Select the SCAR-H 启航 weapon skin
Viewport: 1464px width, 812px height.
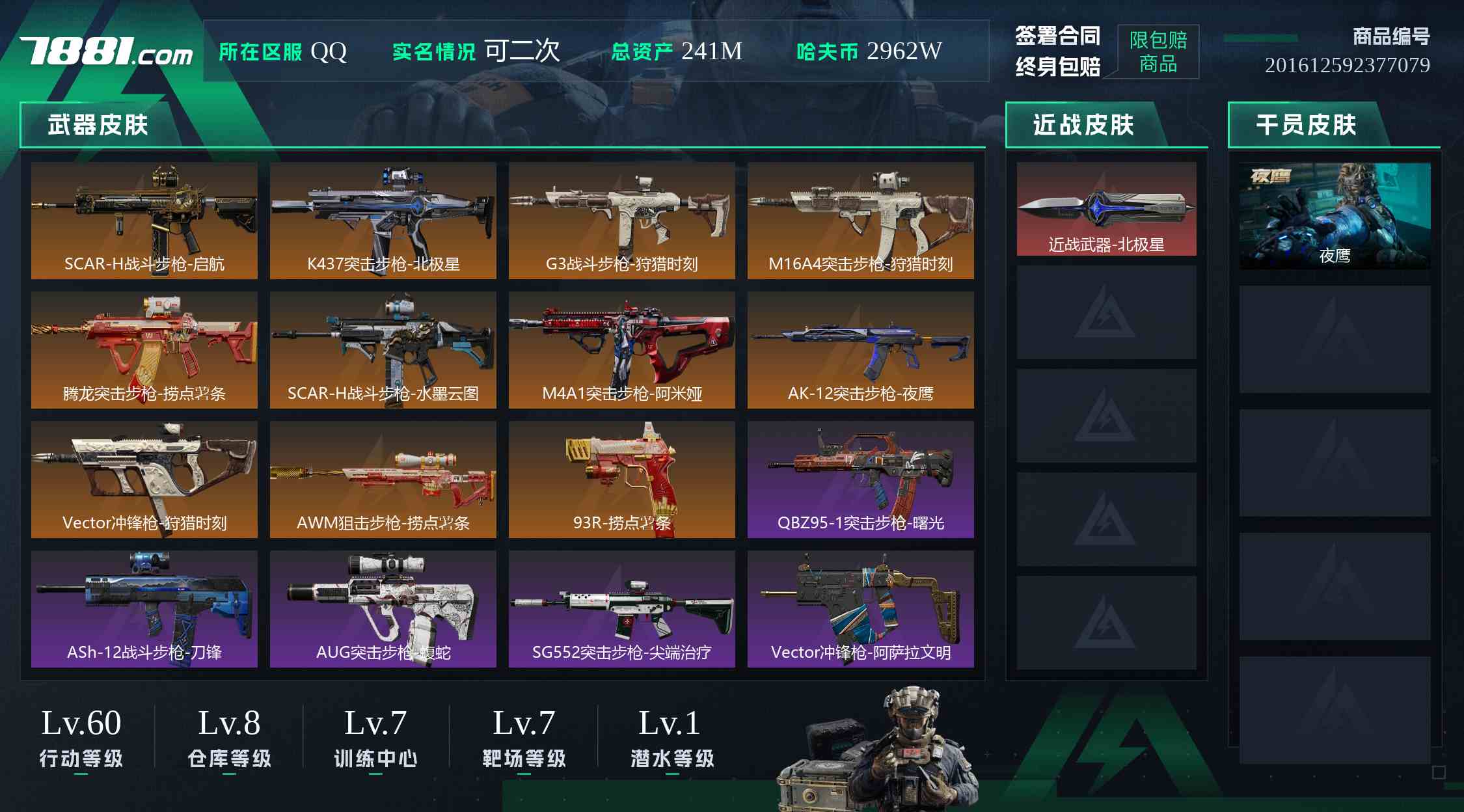click(144, 221)
